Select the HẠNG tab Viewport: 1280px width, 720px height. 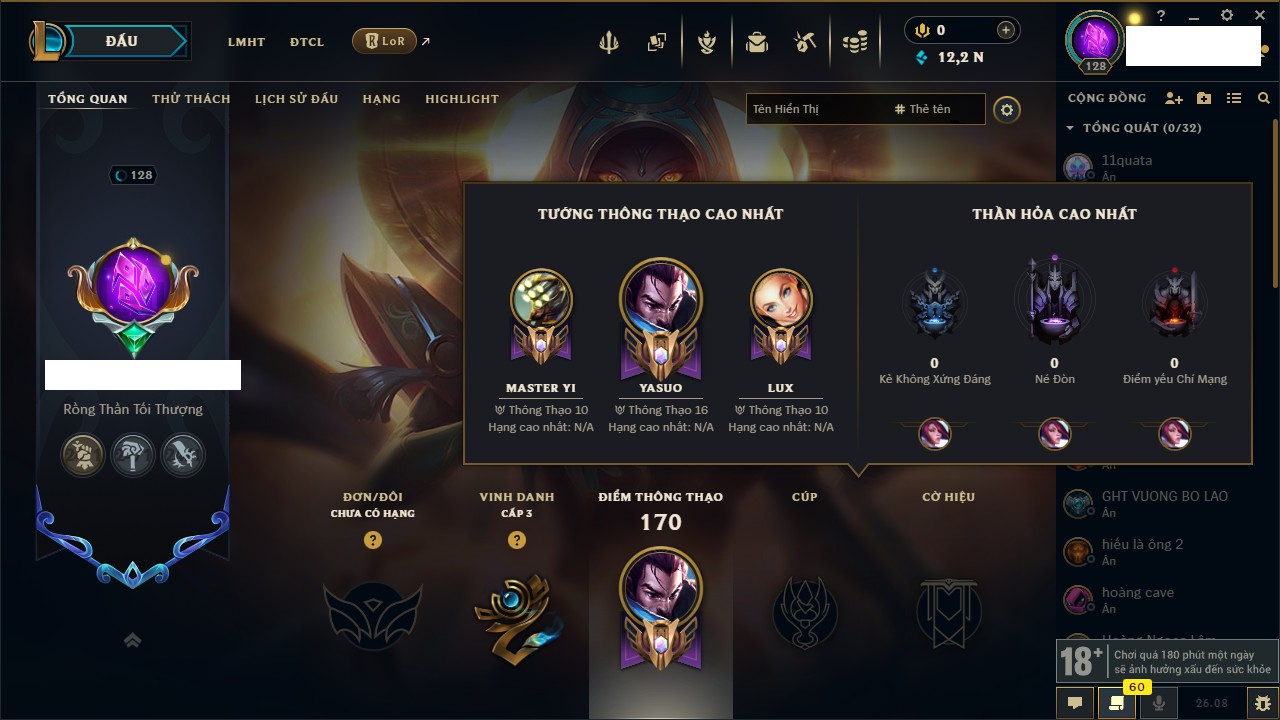[381, 99]
